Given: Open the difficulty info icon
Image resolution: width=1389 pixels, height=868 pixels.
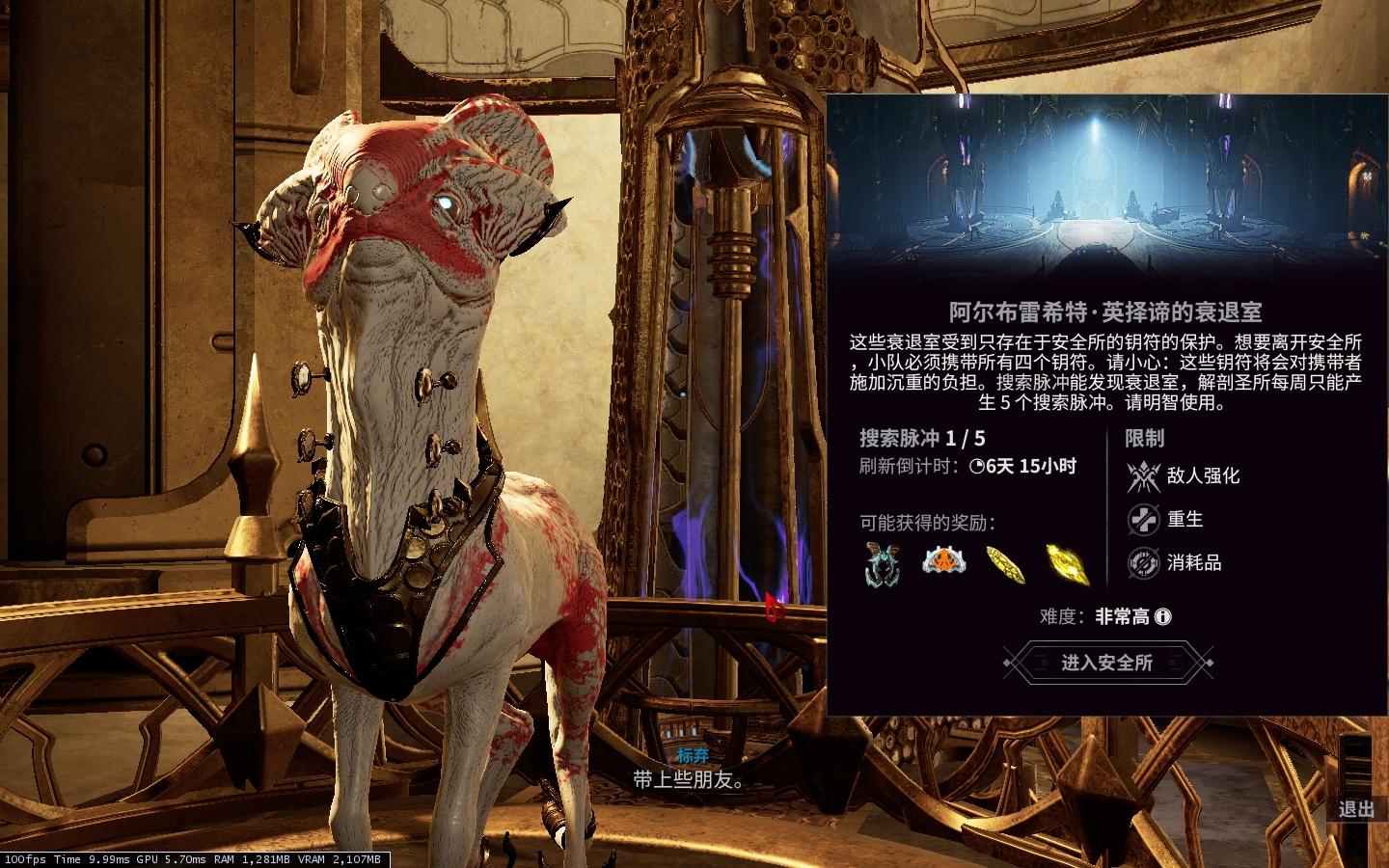Looking at the screenshot, I should click(1163, 616).
